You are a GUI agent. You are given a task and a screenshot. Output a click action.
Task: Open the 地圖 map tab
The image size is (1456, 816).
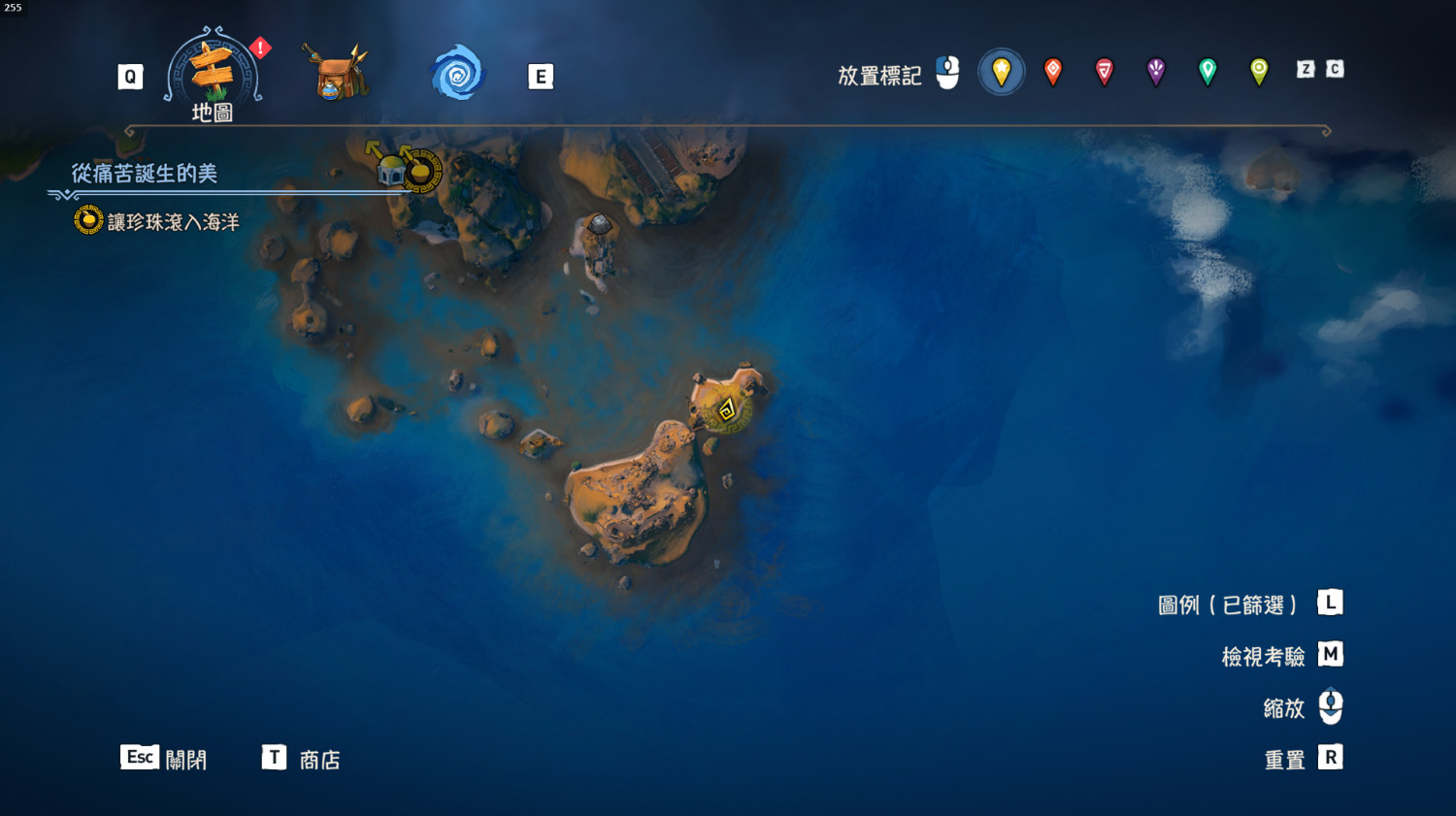pyautogui.click(x=213, y=74)
